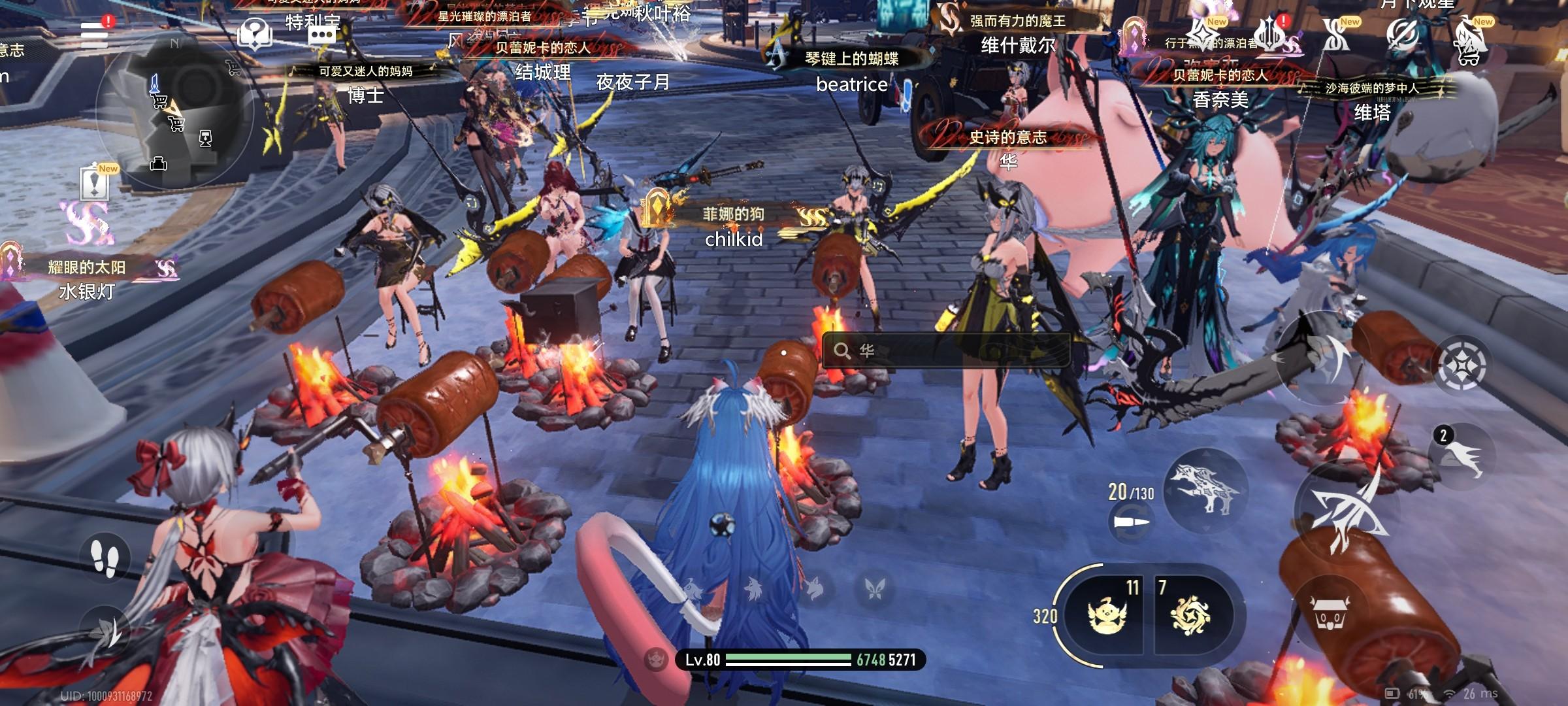The width and height of the screenshot is (1568, 706).
Task: Open the hamburger main menu
Action: pyautogui.click(x=95, y=34)
